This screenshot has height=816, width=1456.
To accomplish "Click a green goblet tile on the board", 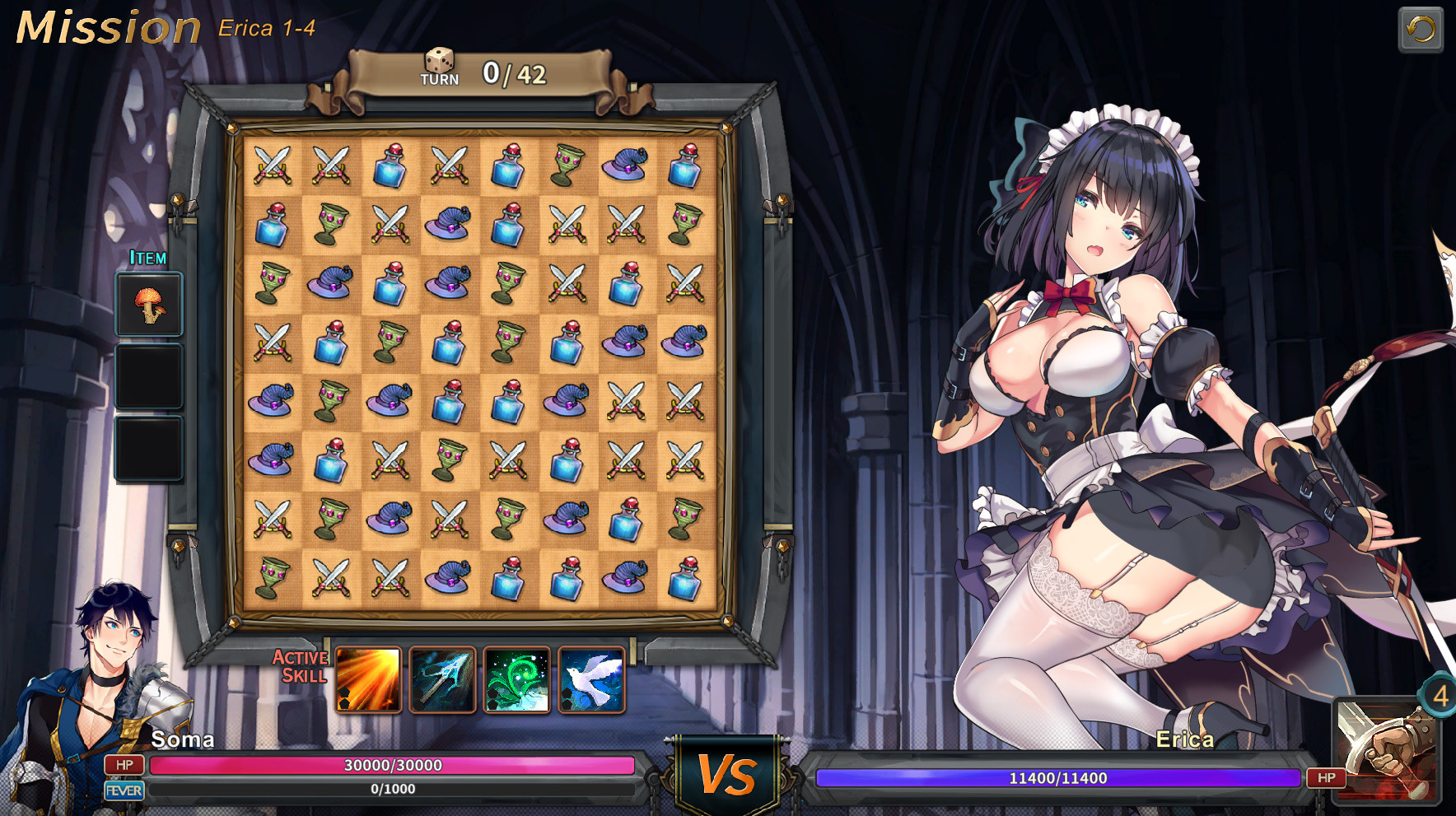I will pos(570,164).
